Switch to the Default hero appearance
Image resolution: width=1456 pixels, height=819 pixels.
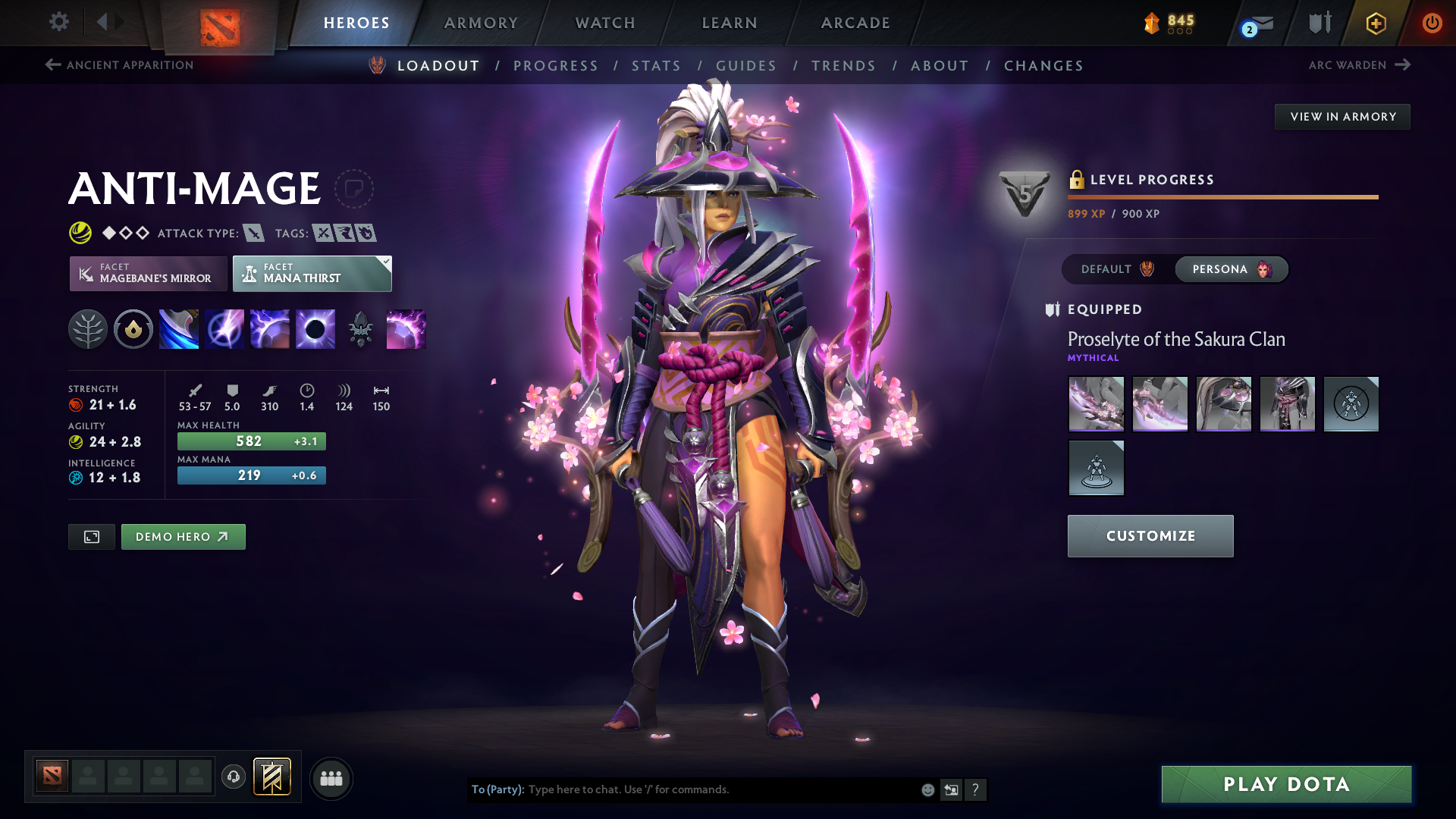click(1114, 269)
